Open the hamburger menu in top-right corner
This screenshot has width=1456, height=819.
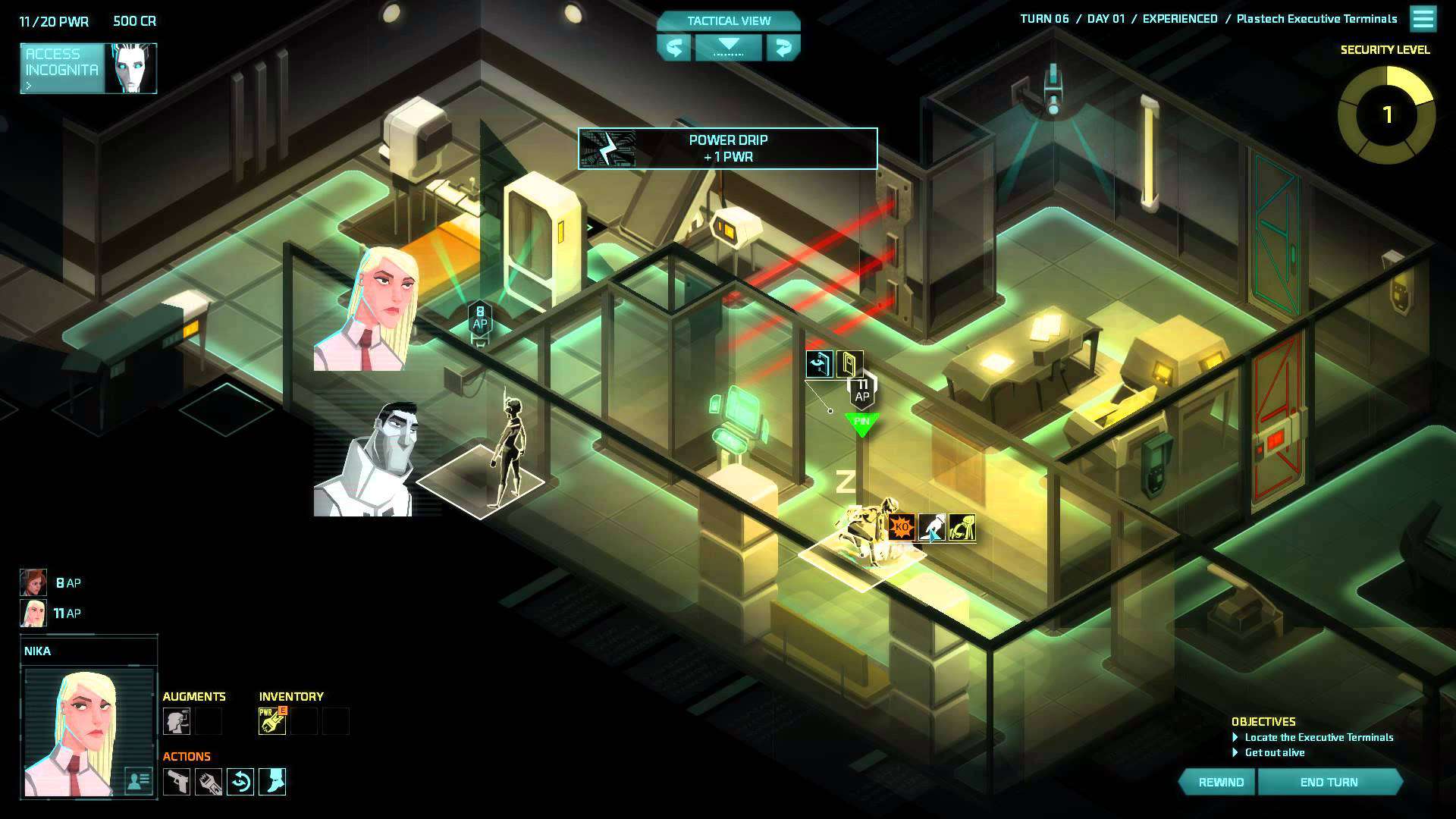[1423, 19]
